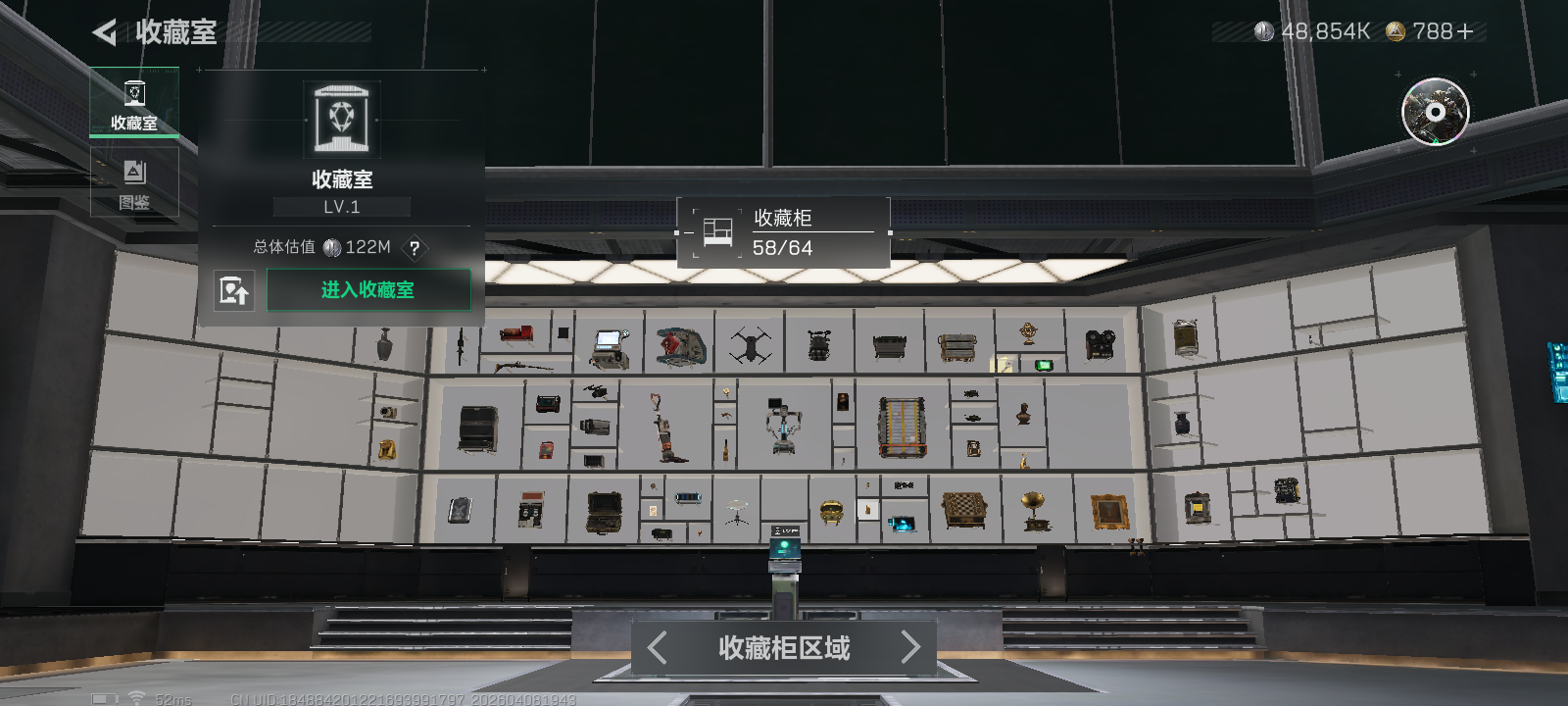Click the back arrow beside 收藏室 title
This screenshot has height=706, width=1568.
coord(106,30)
